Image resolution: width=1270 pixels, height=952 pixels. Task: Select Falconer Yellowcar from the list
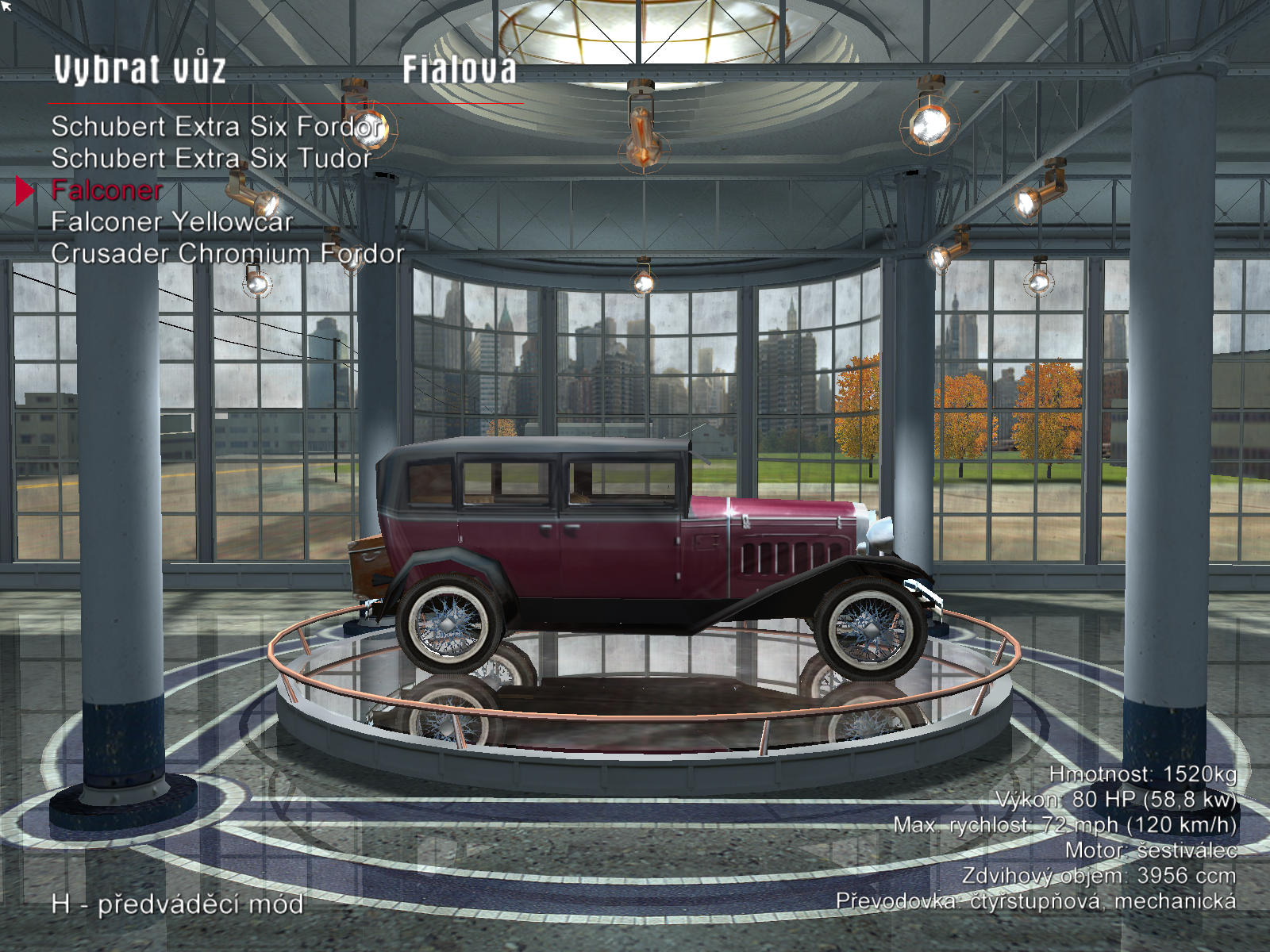tap(172, 222)
